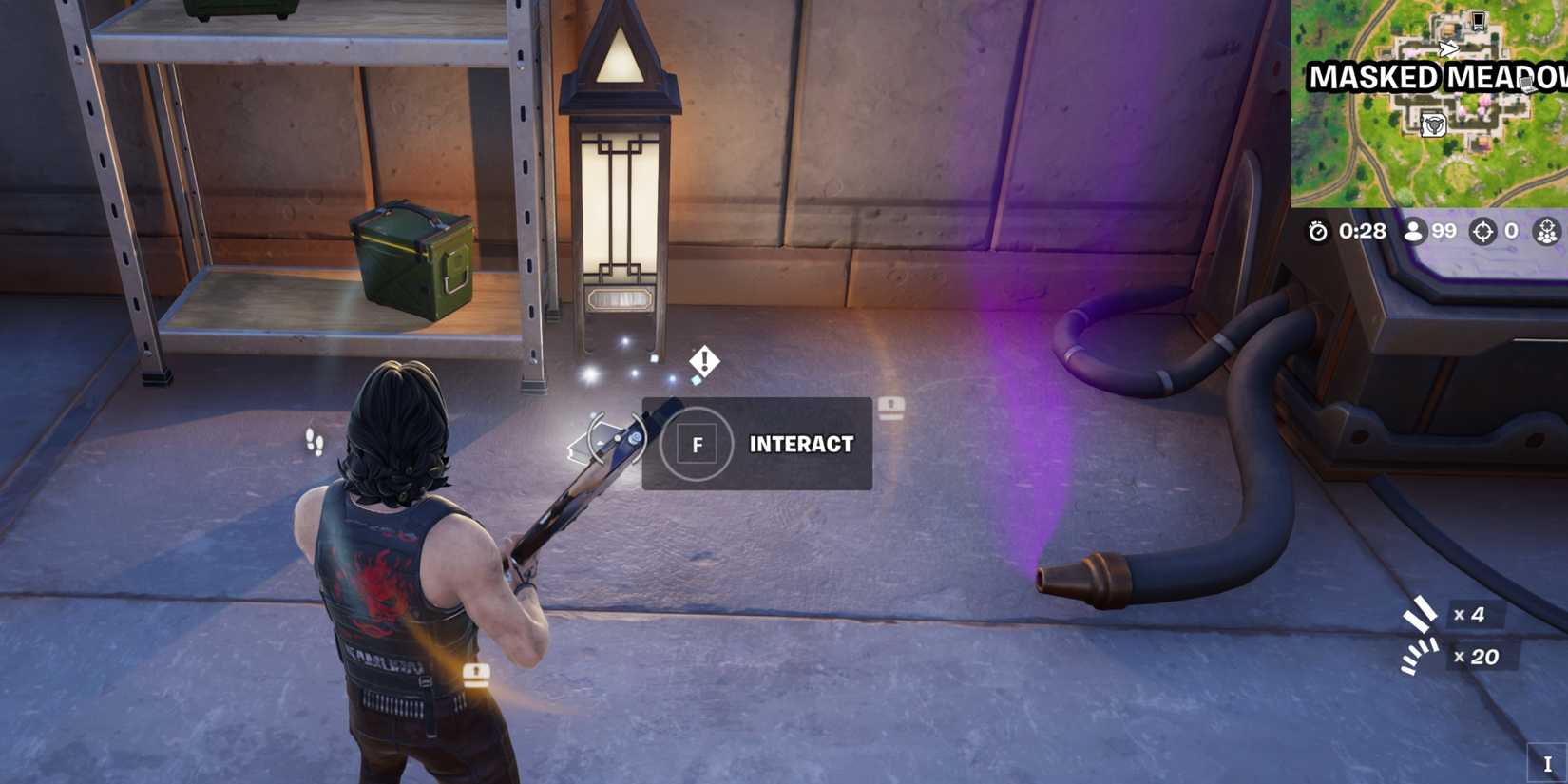Click the laptop icon on the minimap
The width and height of the screenshot is (1568, 784).
1526,84
